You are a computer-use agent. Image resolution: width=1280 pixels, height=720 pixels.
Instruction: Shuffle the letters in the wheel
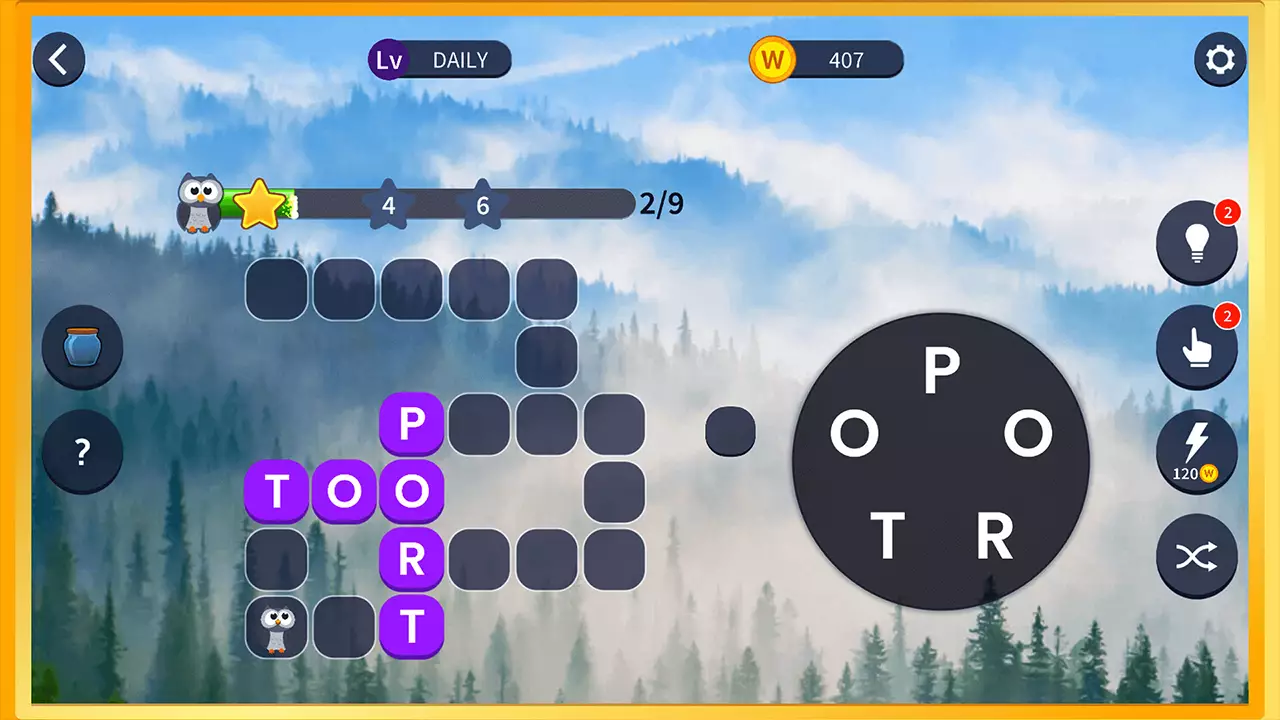(1197, 557)
